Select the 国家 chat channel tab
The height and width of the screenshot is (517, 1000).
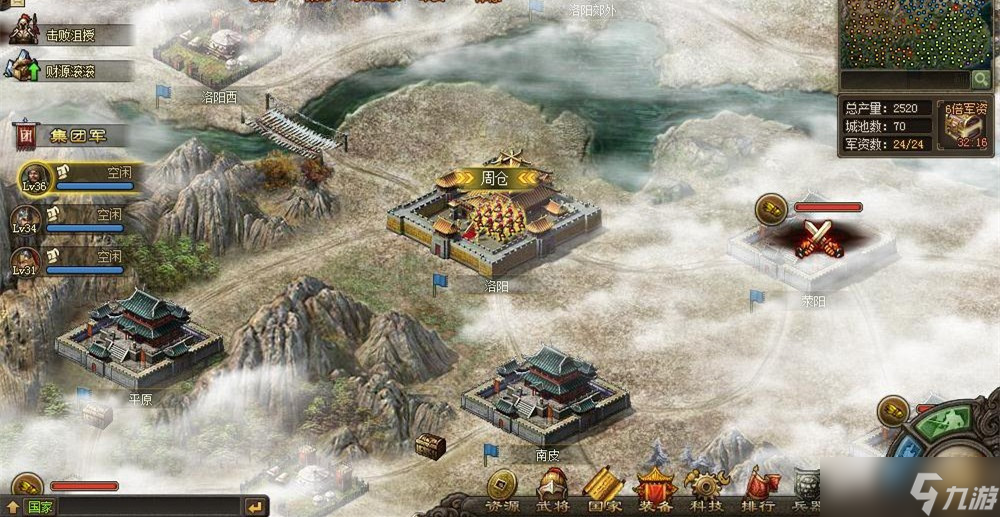tap(40, 507)
